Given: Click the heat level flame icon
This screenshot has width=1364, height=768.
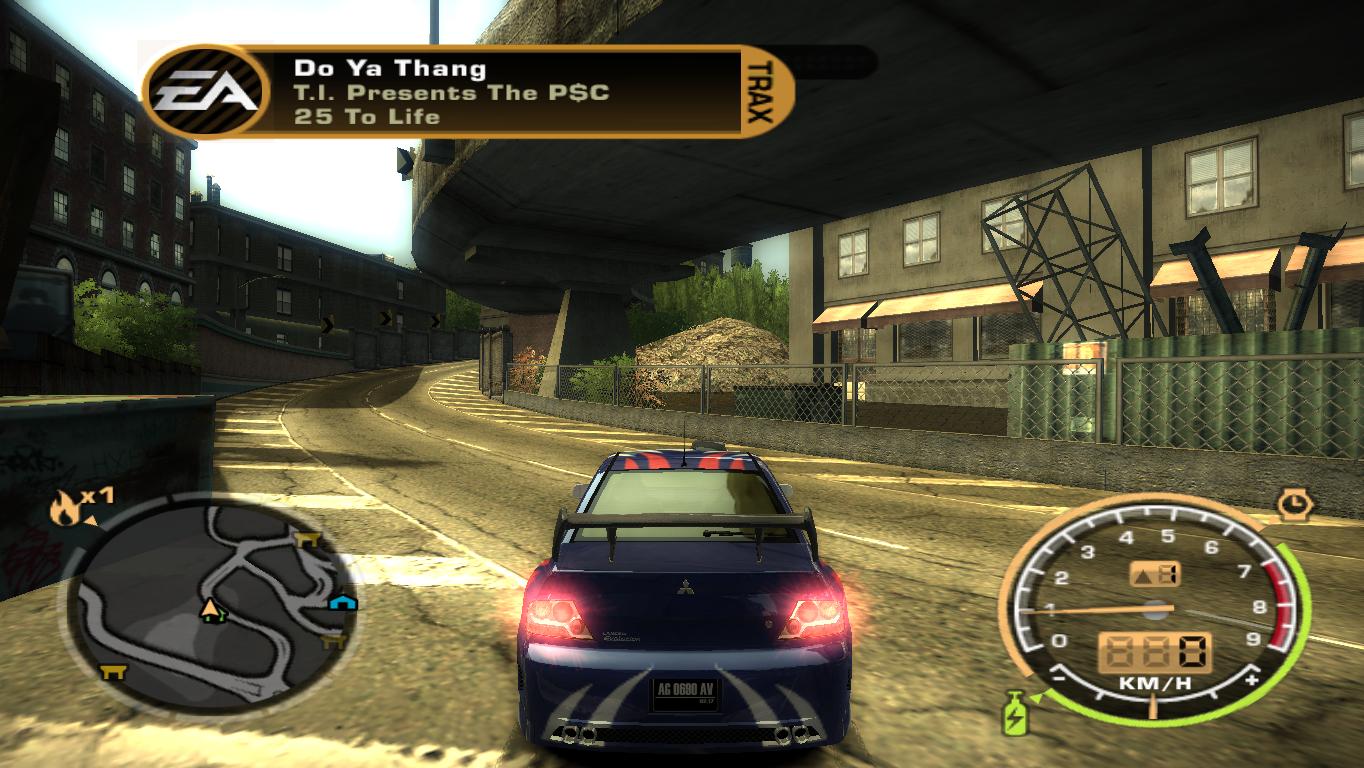Looking at the screenshot, I should pyautogui.click(x=63, y=510).
